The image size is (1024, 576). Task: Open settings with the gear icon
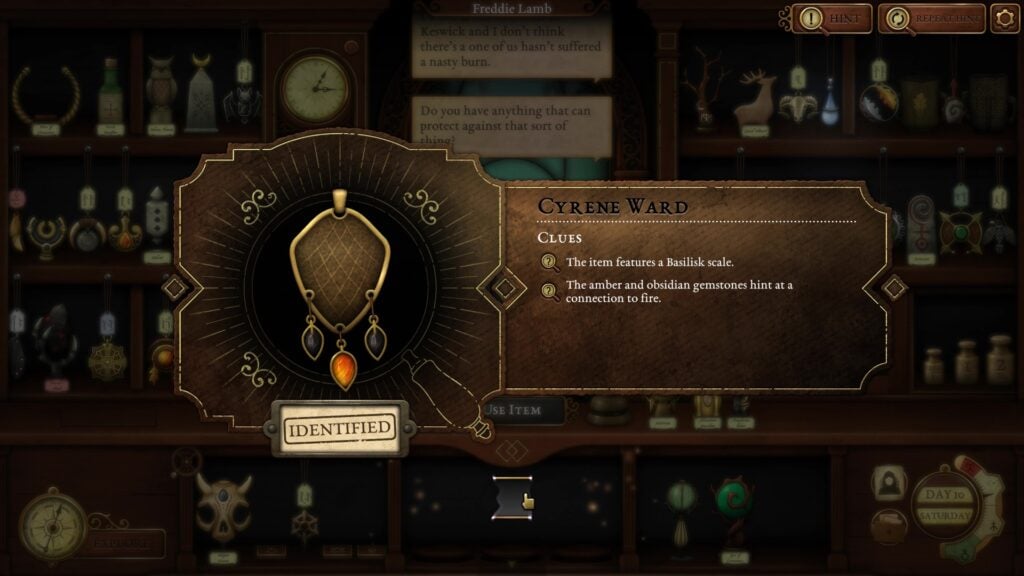pyautogui.click(x=1004, y=18)
